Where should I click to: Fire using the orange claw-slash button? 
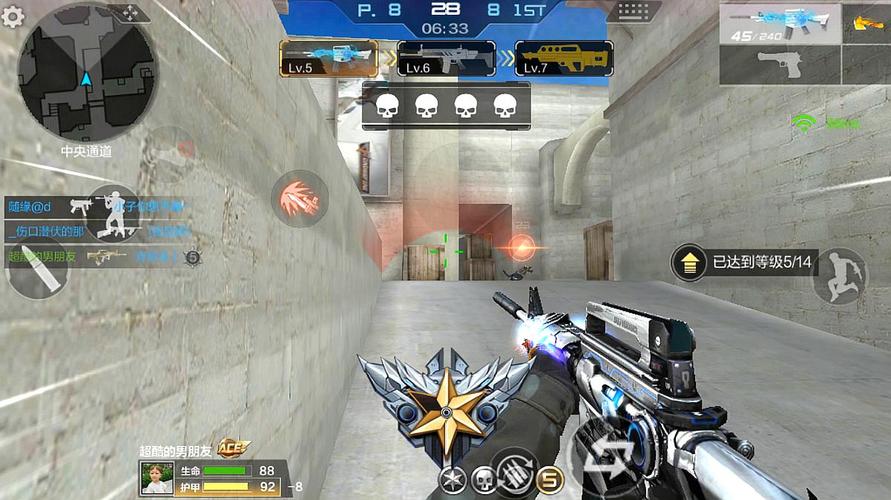pos(300,198)
